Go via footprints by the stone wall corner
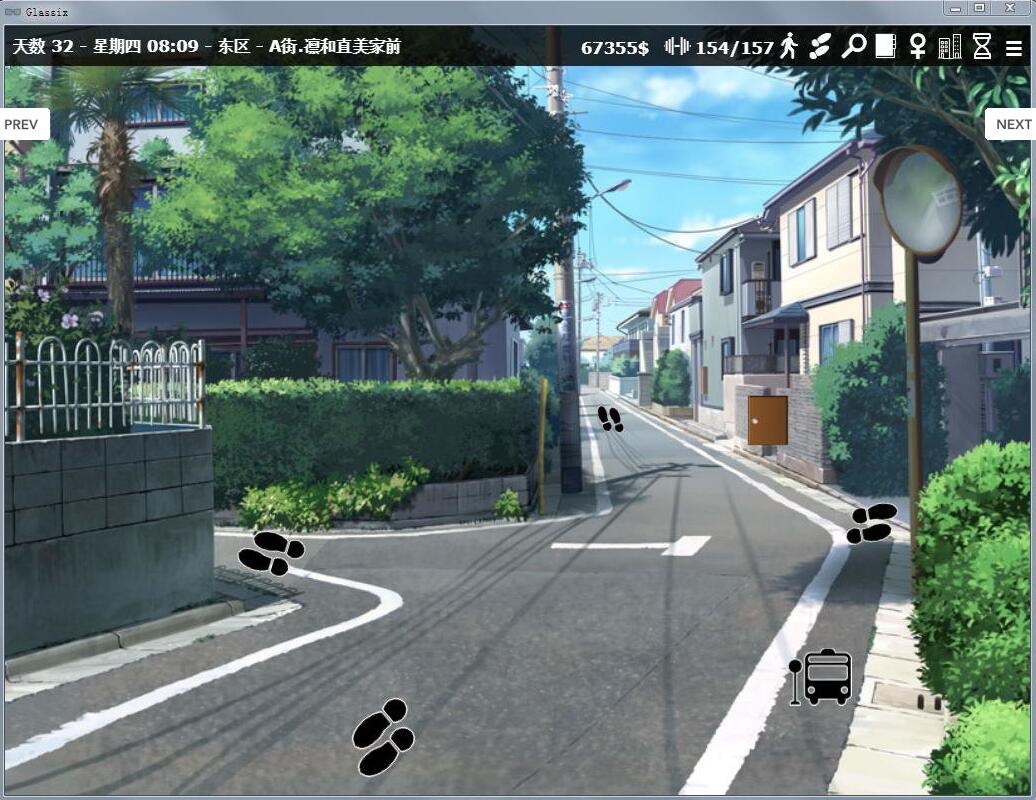1036x800 pixels. [x=271, y=552]
